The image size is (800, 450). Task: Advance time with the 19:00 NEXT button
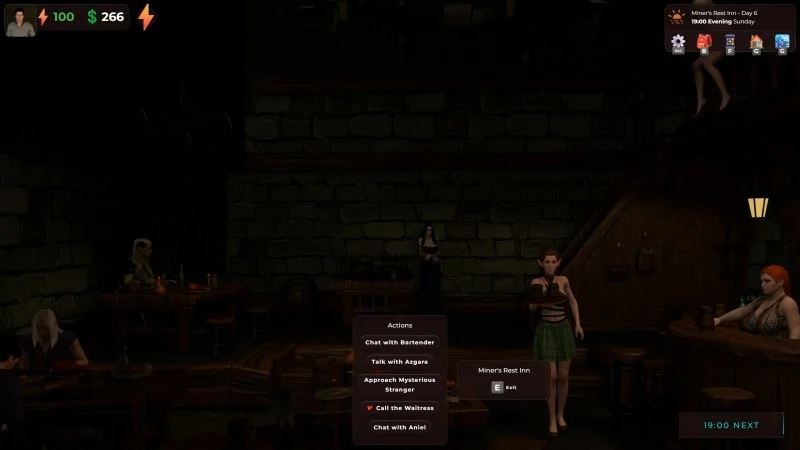point(731,425)
